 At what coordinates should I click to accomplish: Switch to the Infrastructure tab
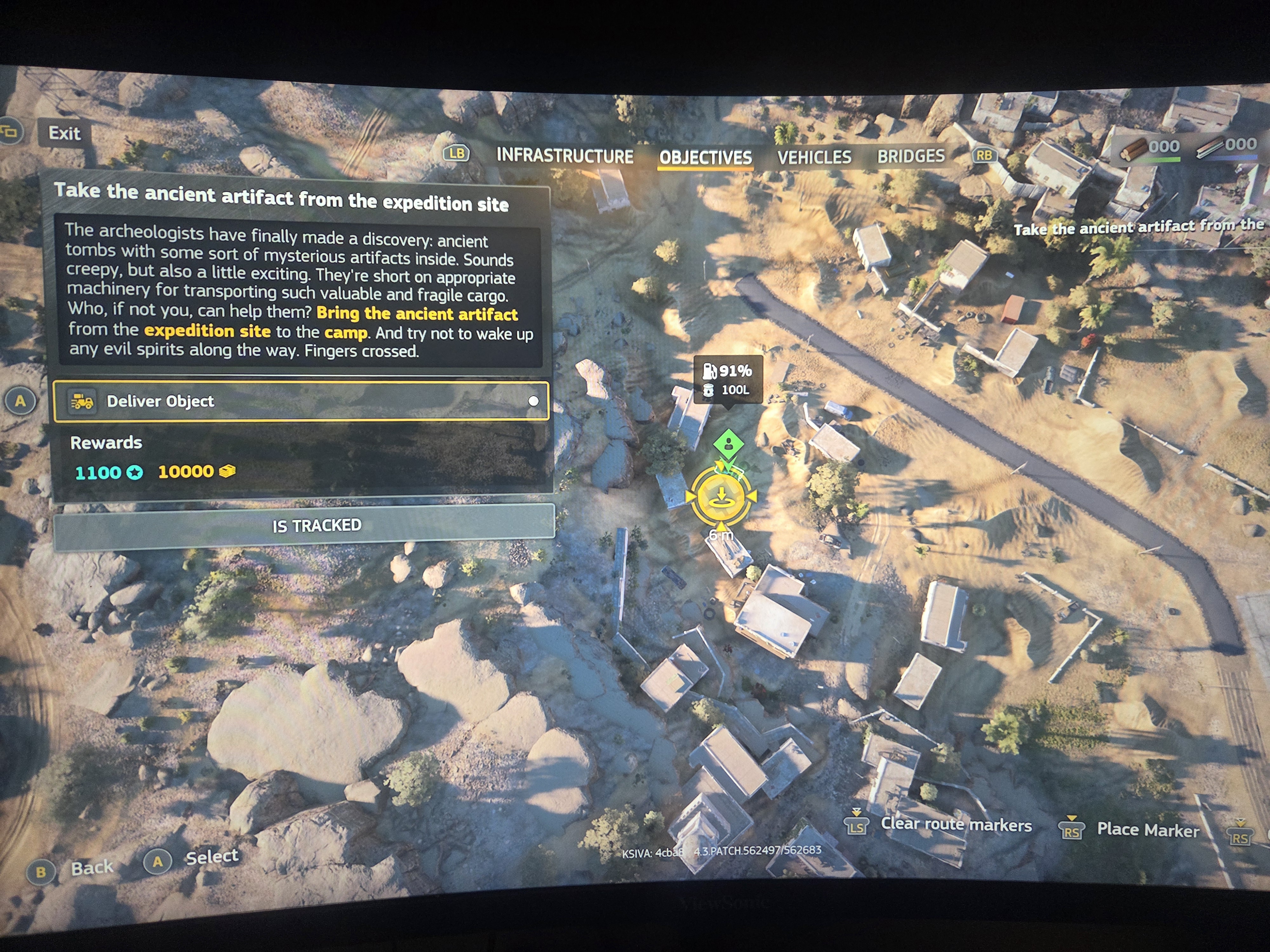point(565,156)
